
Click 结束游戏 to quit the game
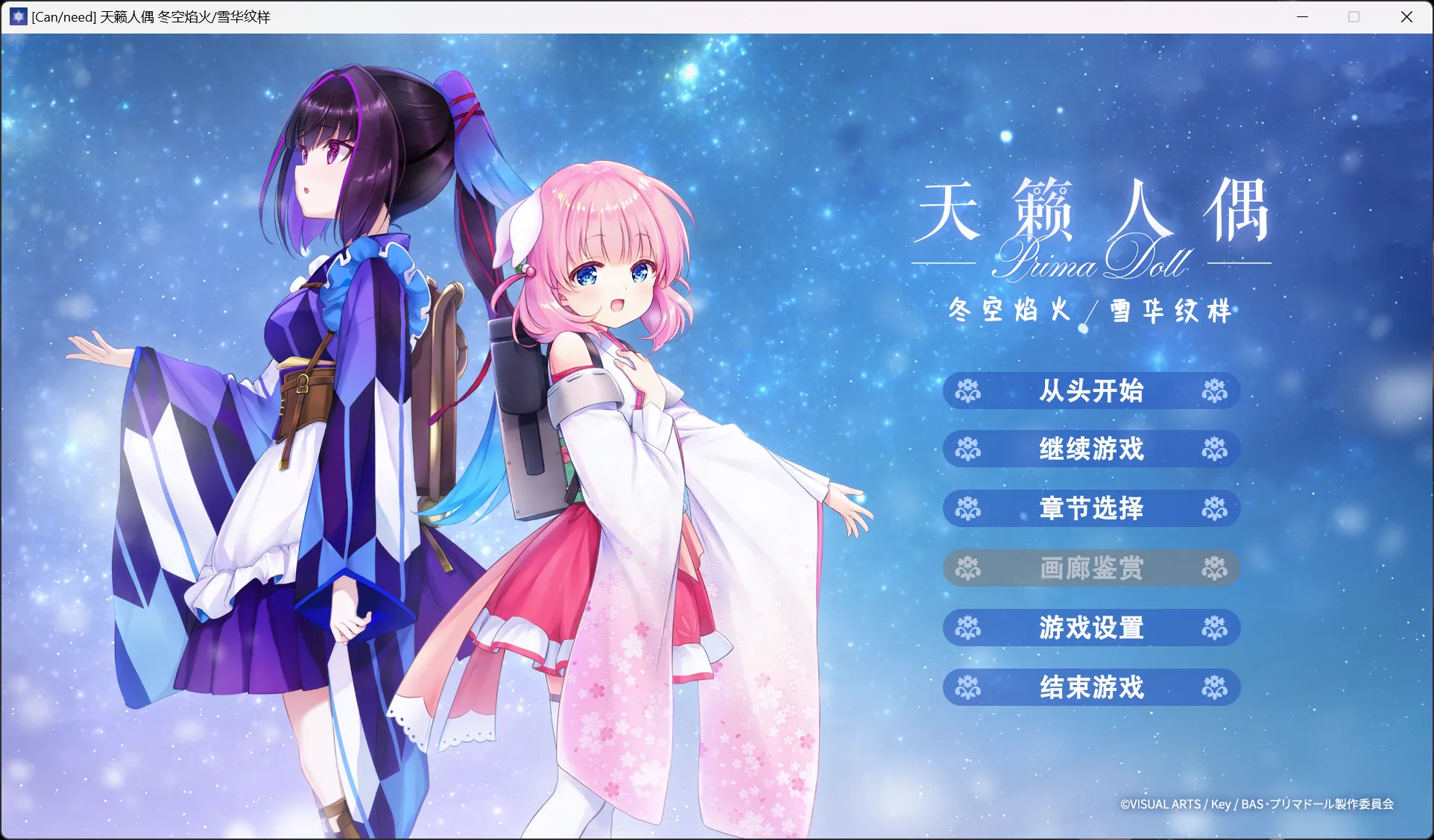coord(1090,687)
